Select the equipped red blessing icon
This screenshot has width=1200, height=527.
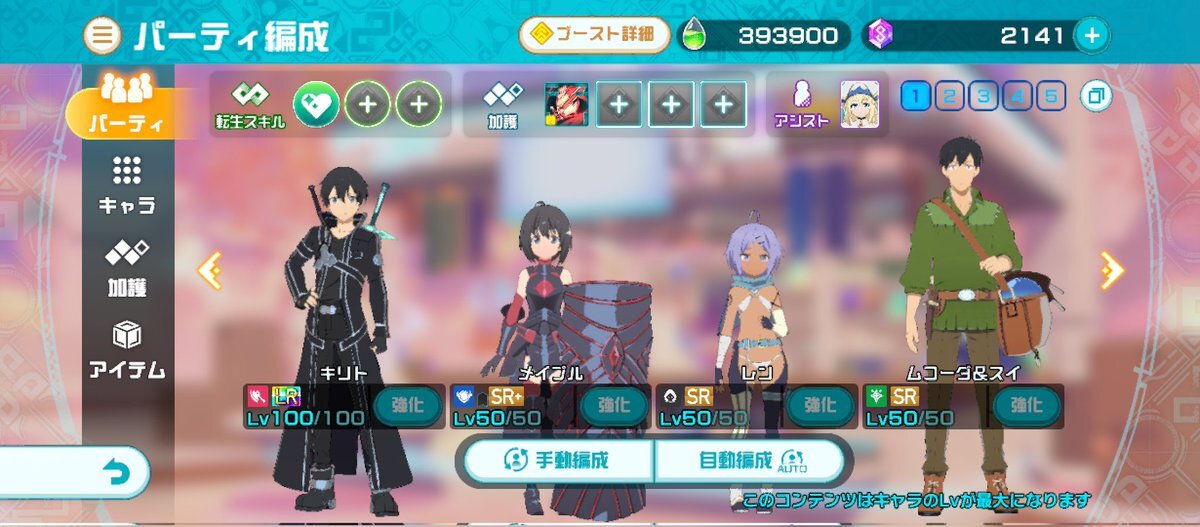tap(565, 103)
